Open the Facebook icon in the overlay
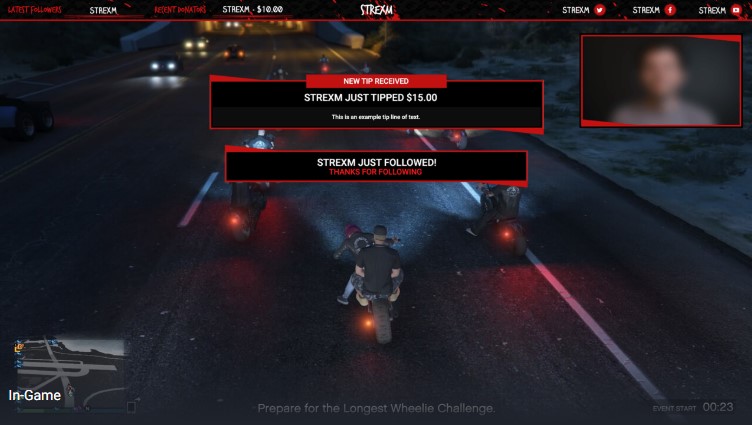The height and width of the screenshot is (425, 752). pos(670,10)
